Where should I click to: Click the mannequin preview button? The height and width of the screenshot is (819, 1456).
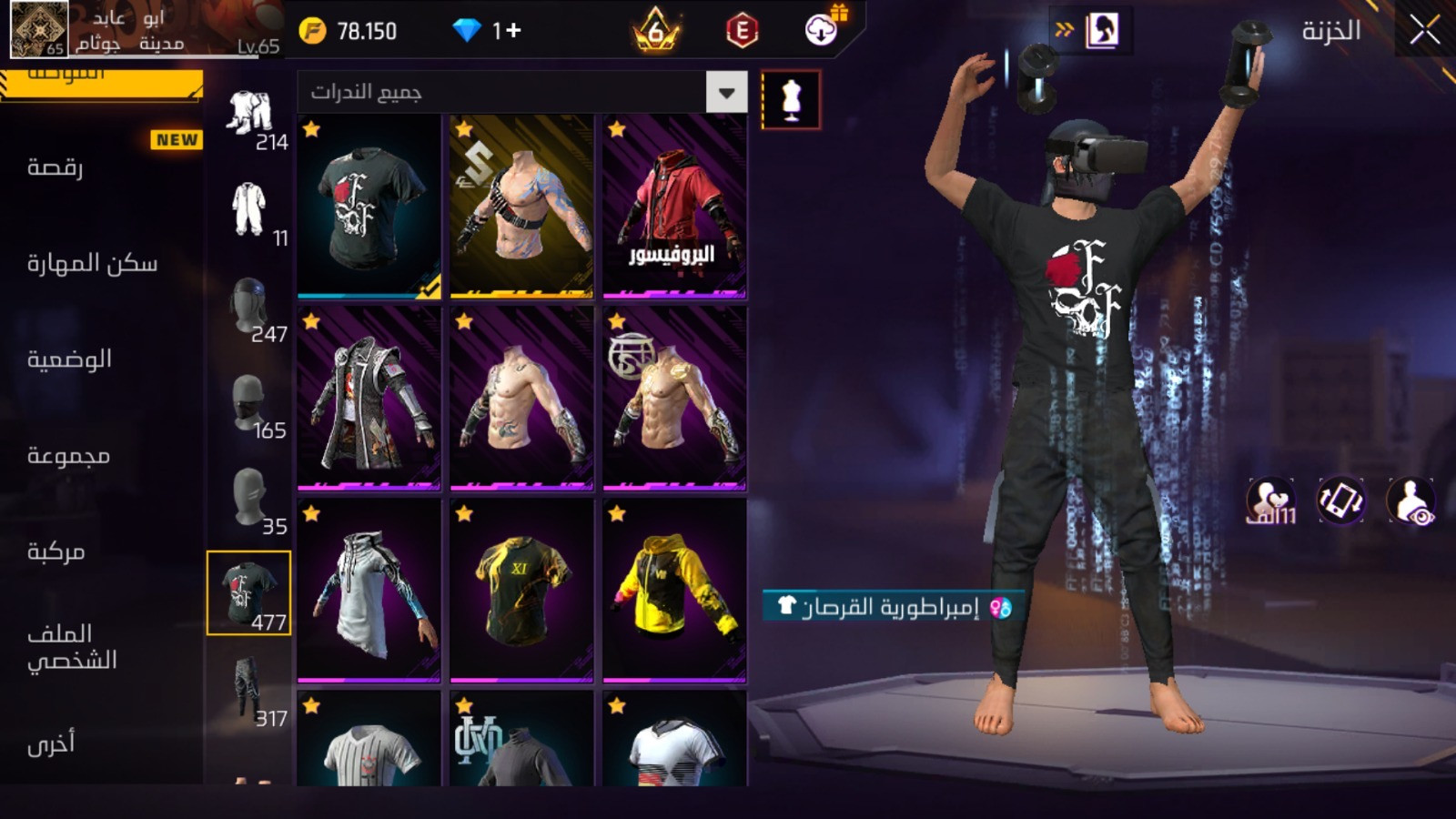point(791,100)
